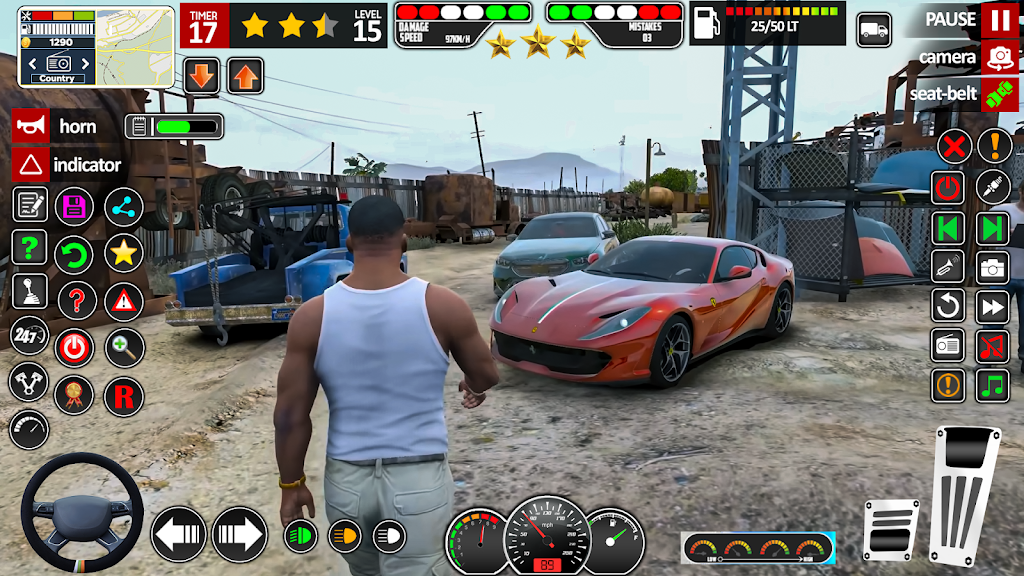The width and height of the screenshot is (1024, 576).
Task: Tap the orange down arrow button
Action: 202,75
